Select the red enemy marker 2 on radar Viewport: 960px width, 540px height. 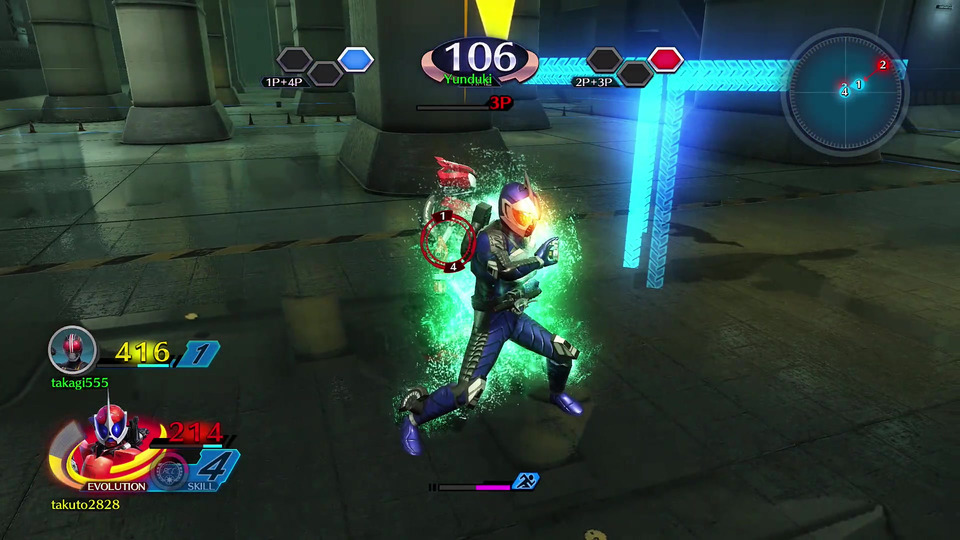(x=882, y=65)
